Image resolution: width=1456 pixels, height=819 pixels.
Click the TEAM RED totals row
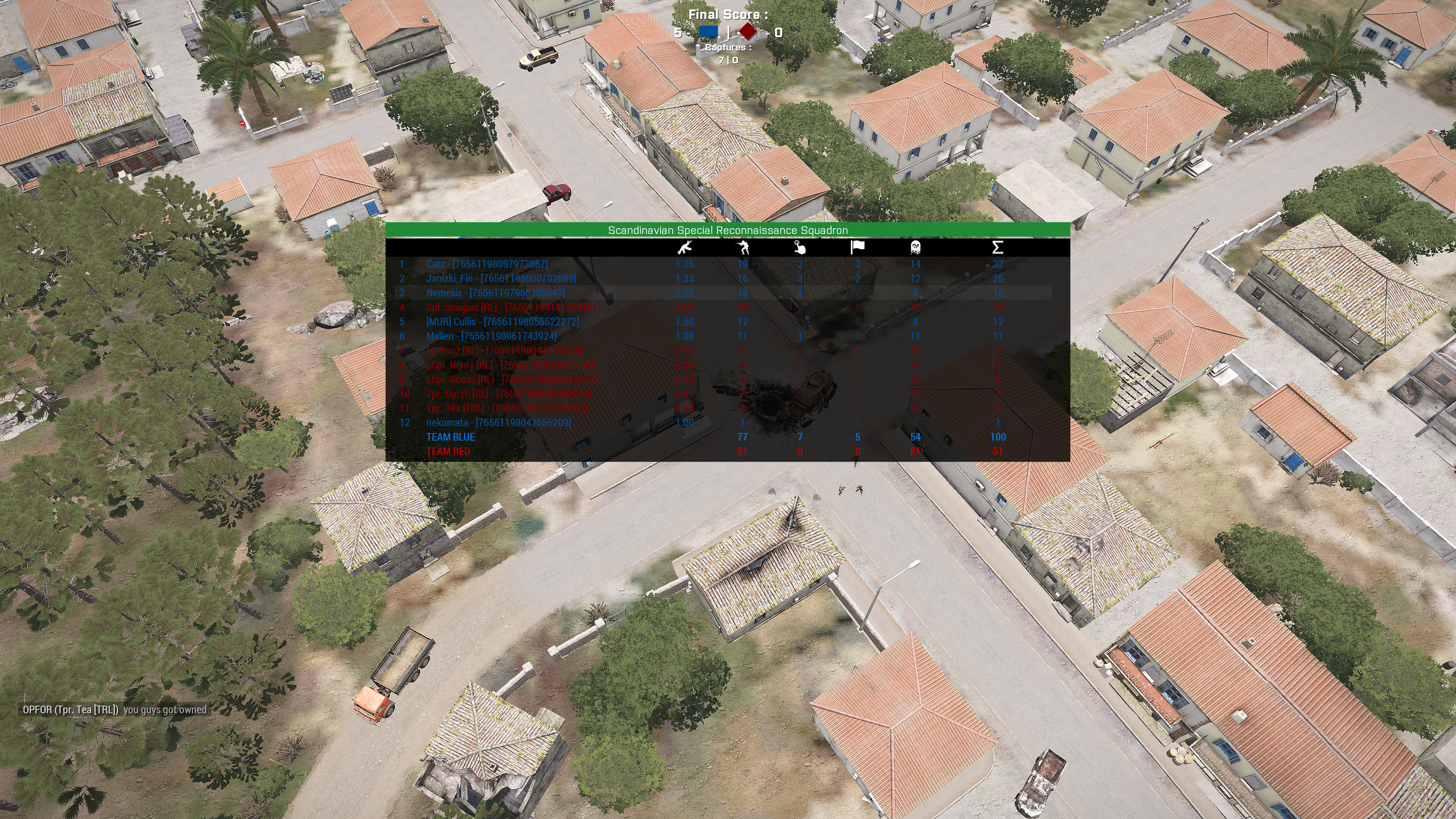448,452
